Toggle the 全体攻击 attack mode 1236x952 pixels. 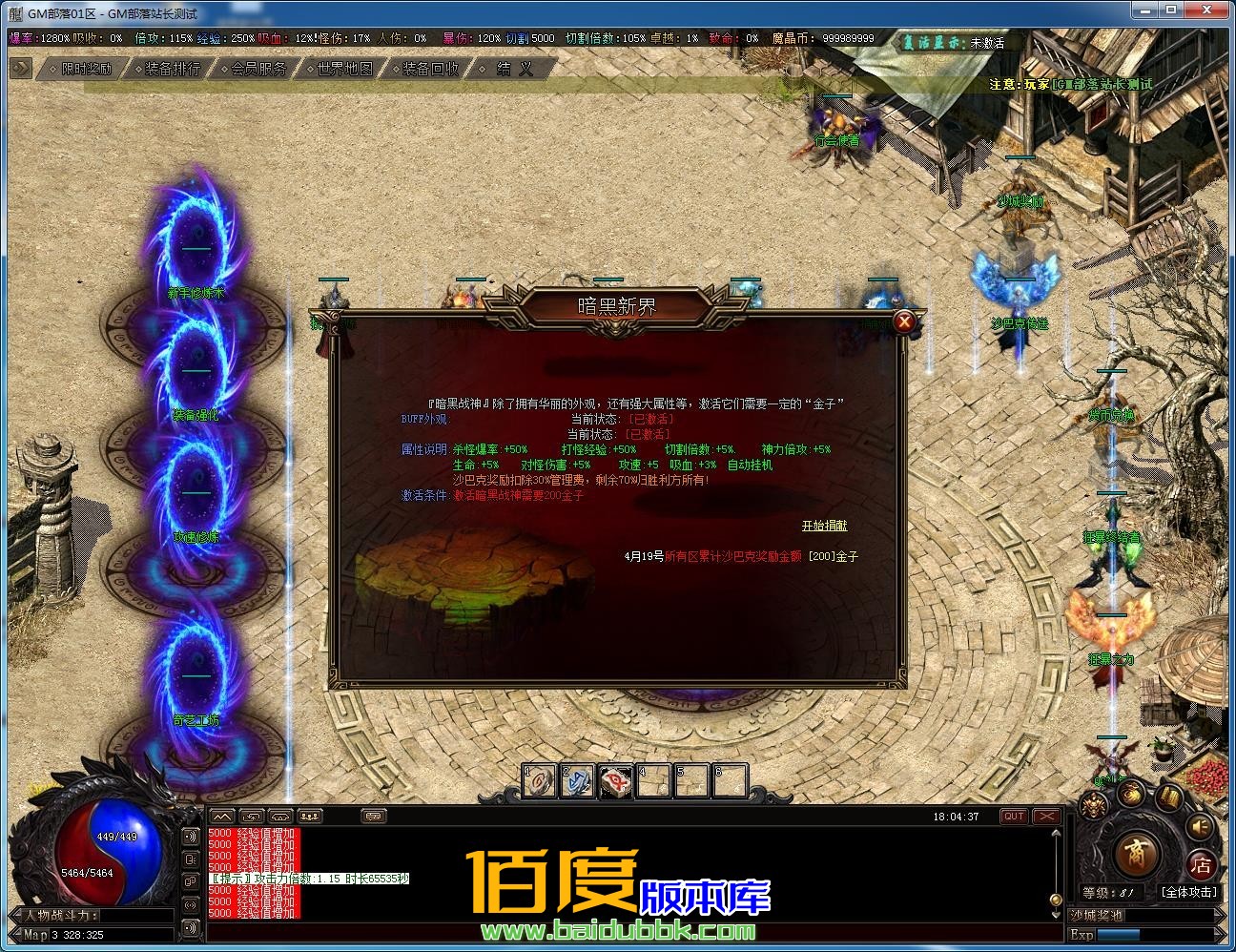1189,892
